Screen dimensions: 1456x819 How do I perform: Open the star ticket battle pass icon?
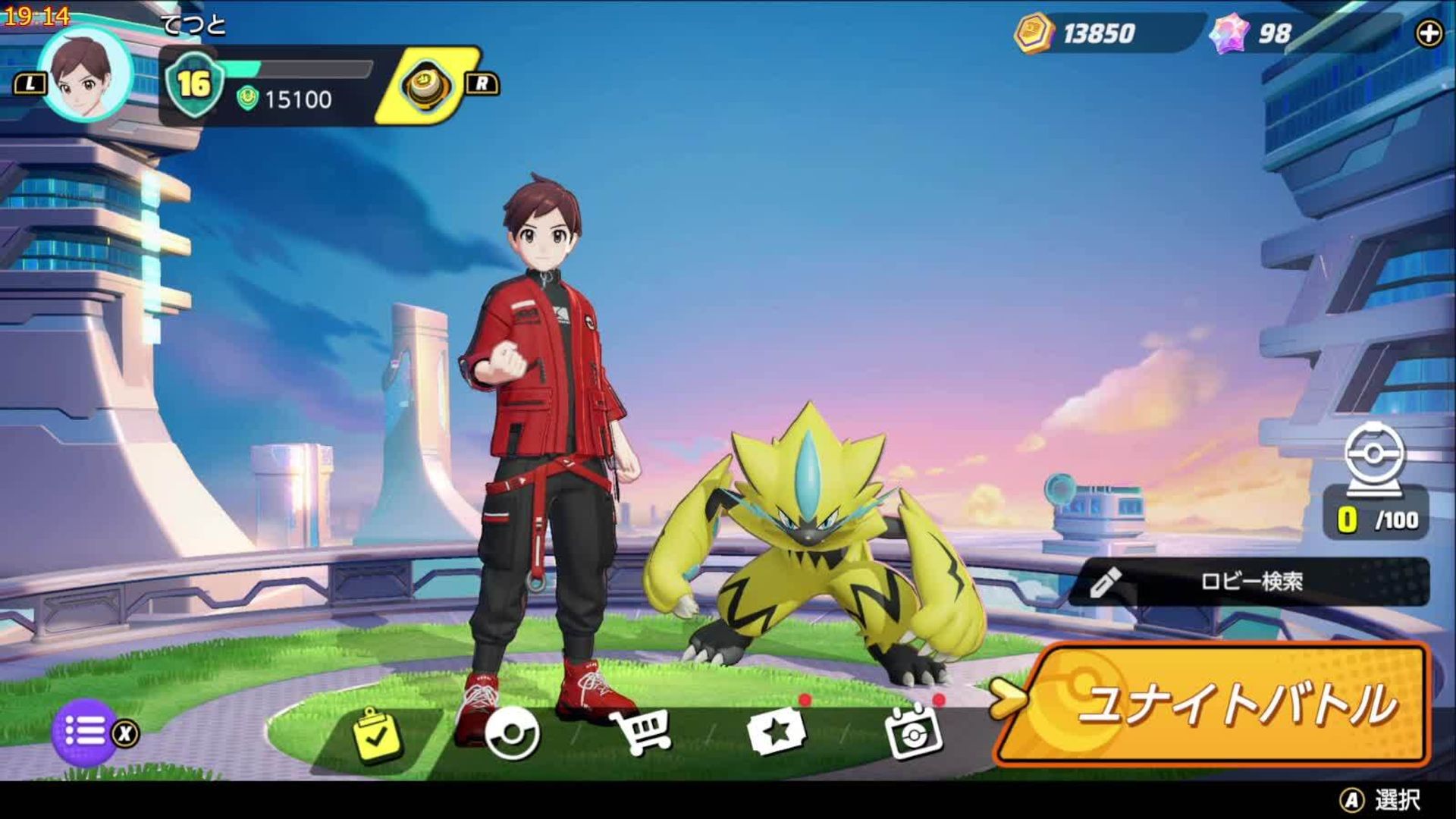tap(775, 733)
